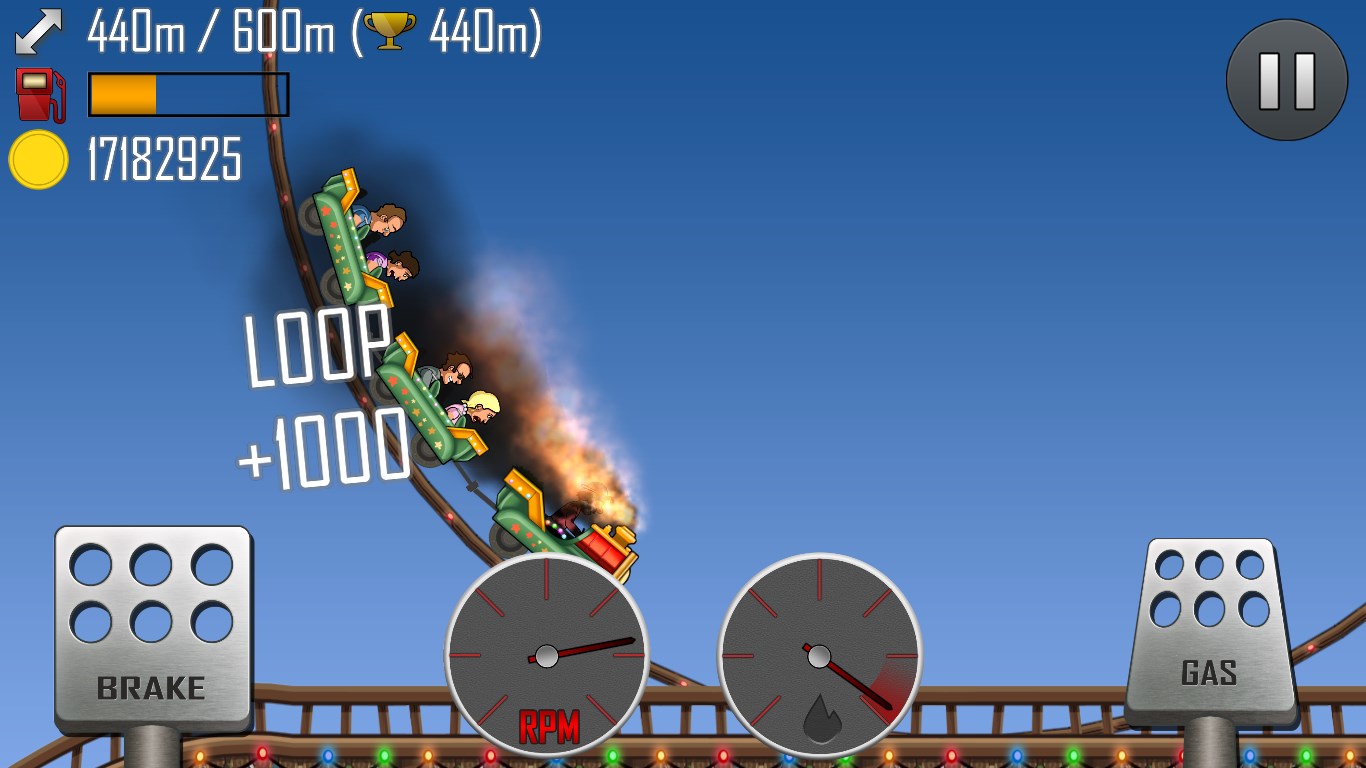1366x768 pixels.
Task: Click the trophy icon in the record display
Action: coord(390,30)
